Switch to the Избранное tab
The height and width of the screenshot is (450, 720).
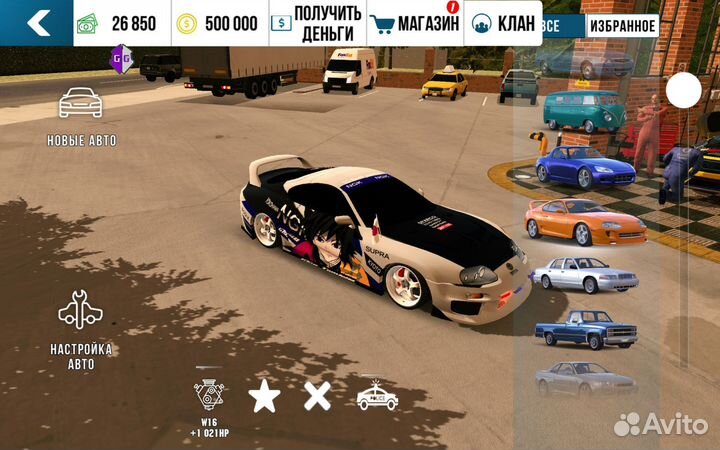tap(622, 26)
